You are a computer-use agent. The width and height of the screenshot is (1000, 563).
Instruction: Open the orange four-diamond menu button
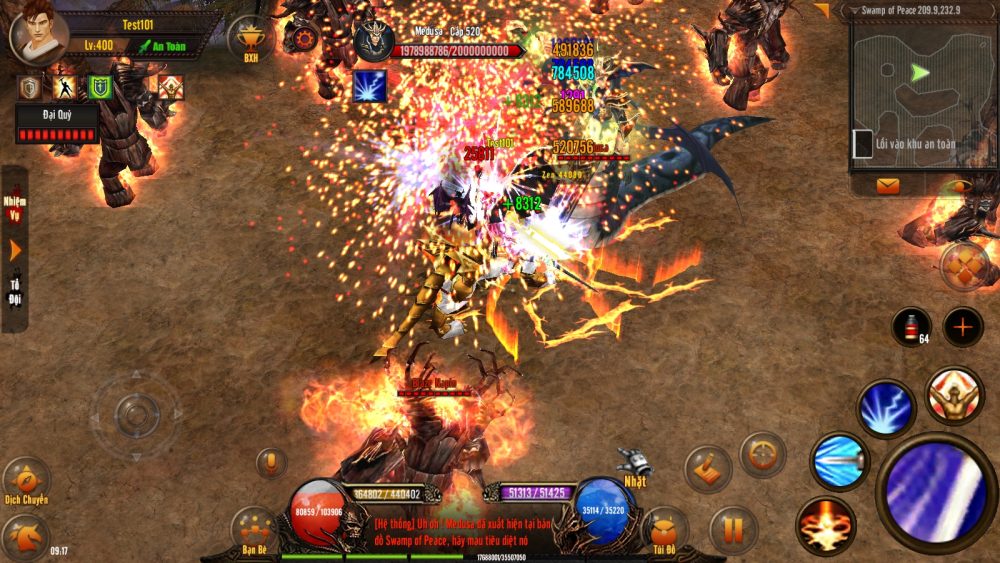click(x=964, y=264)
